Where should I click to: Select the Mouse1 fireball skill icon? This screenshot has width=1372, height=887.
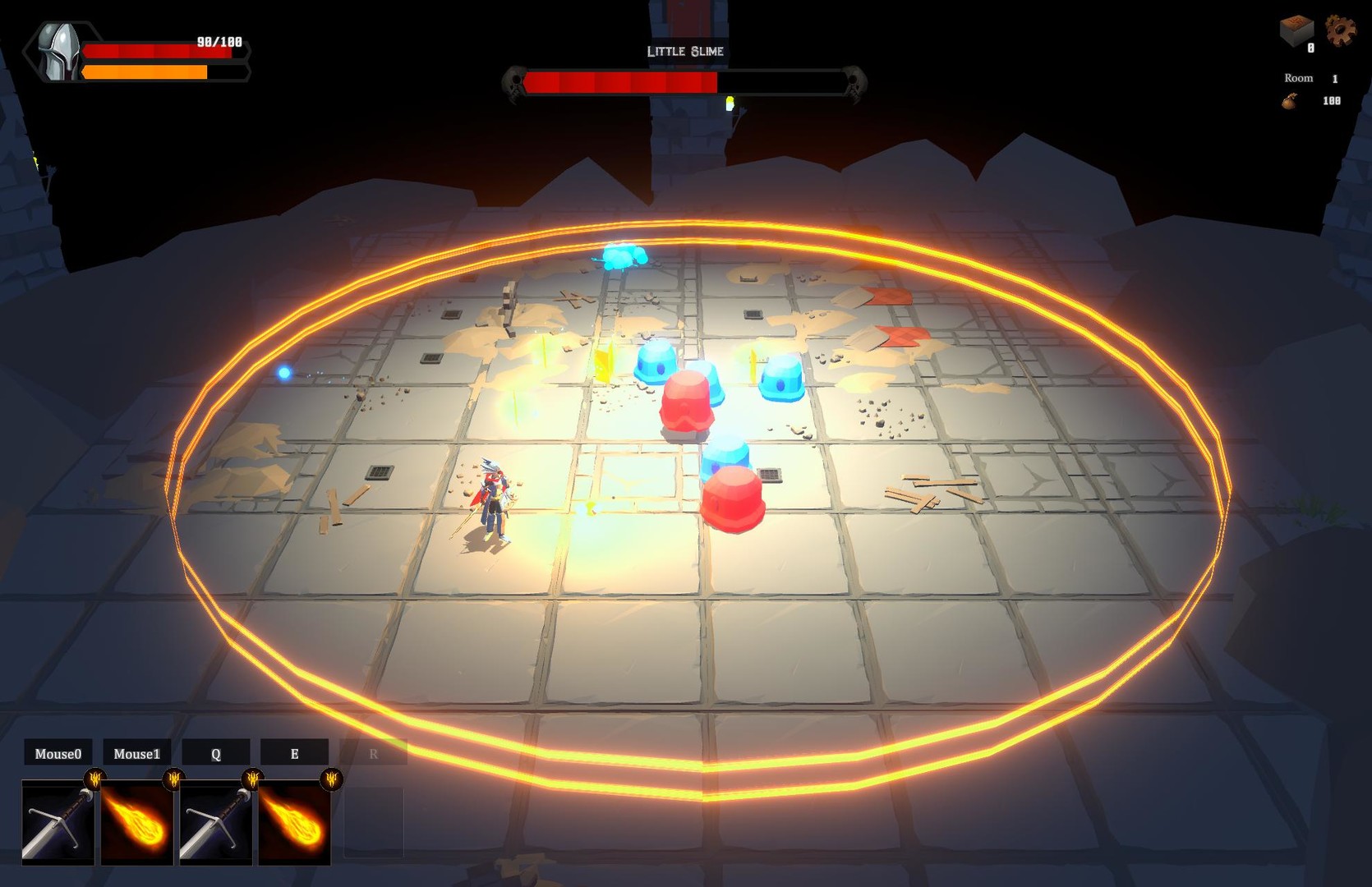click(x=136, y=825)
